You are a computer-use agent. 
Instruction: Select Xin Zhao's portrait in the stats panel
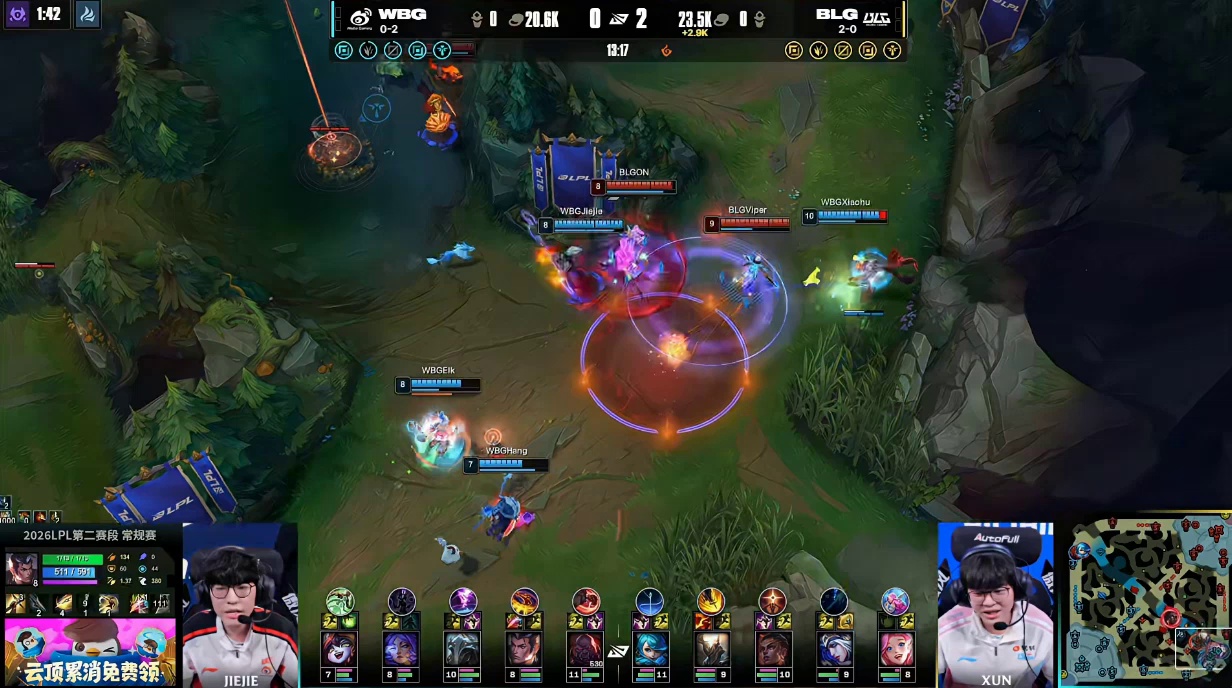[21, 568]
